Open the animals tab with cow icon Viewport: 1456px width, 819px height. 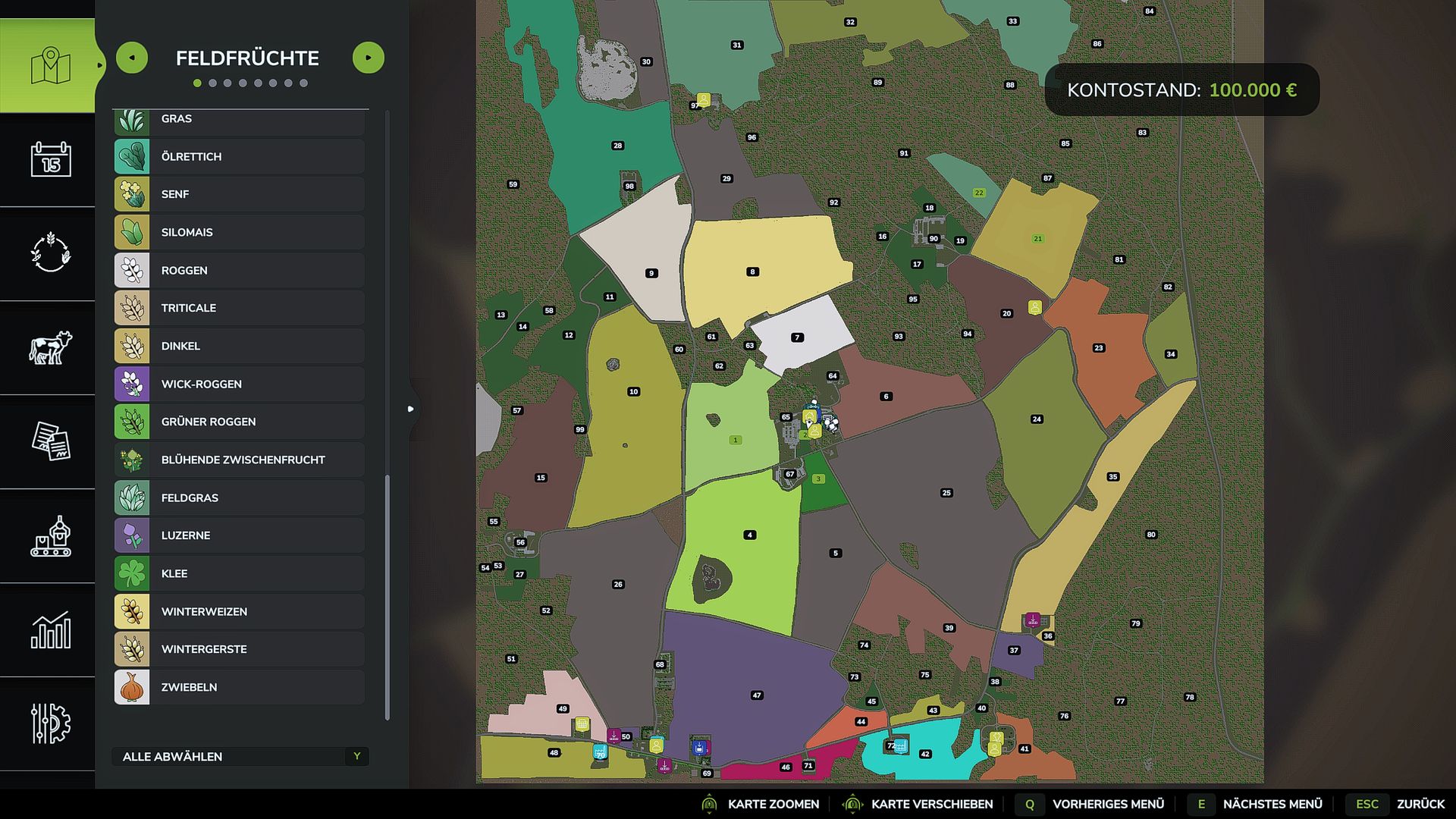point(50,348)
